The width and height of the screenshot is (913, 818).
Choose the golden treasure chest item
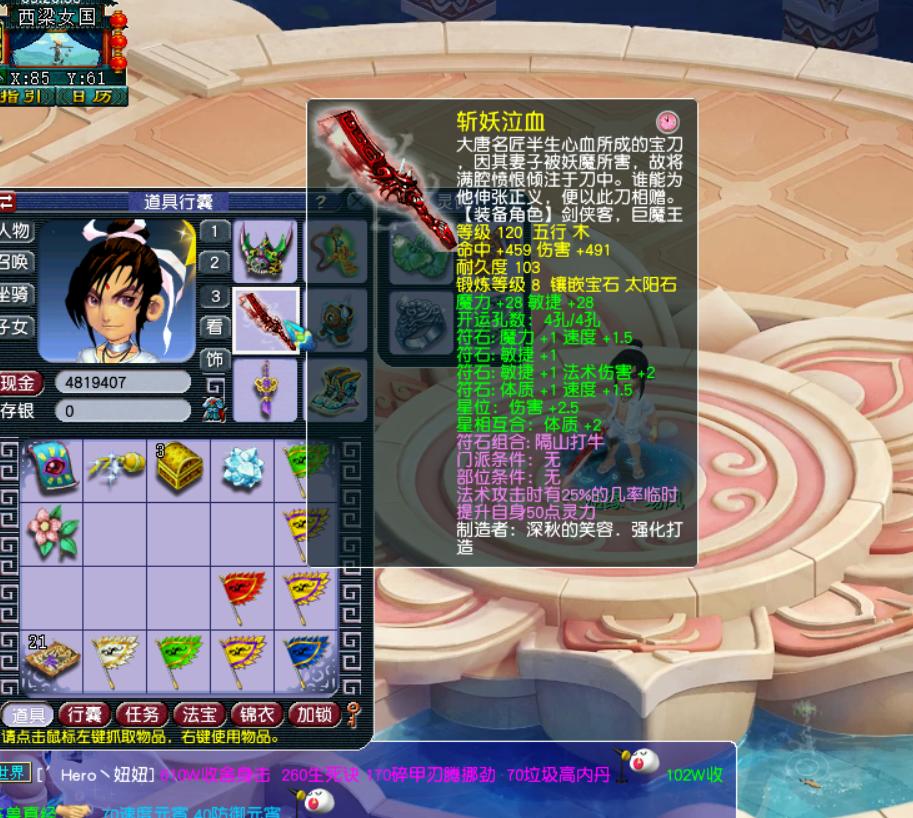click(180, 467)
